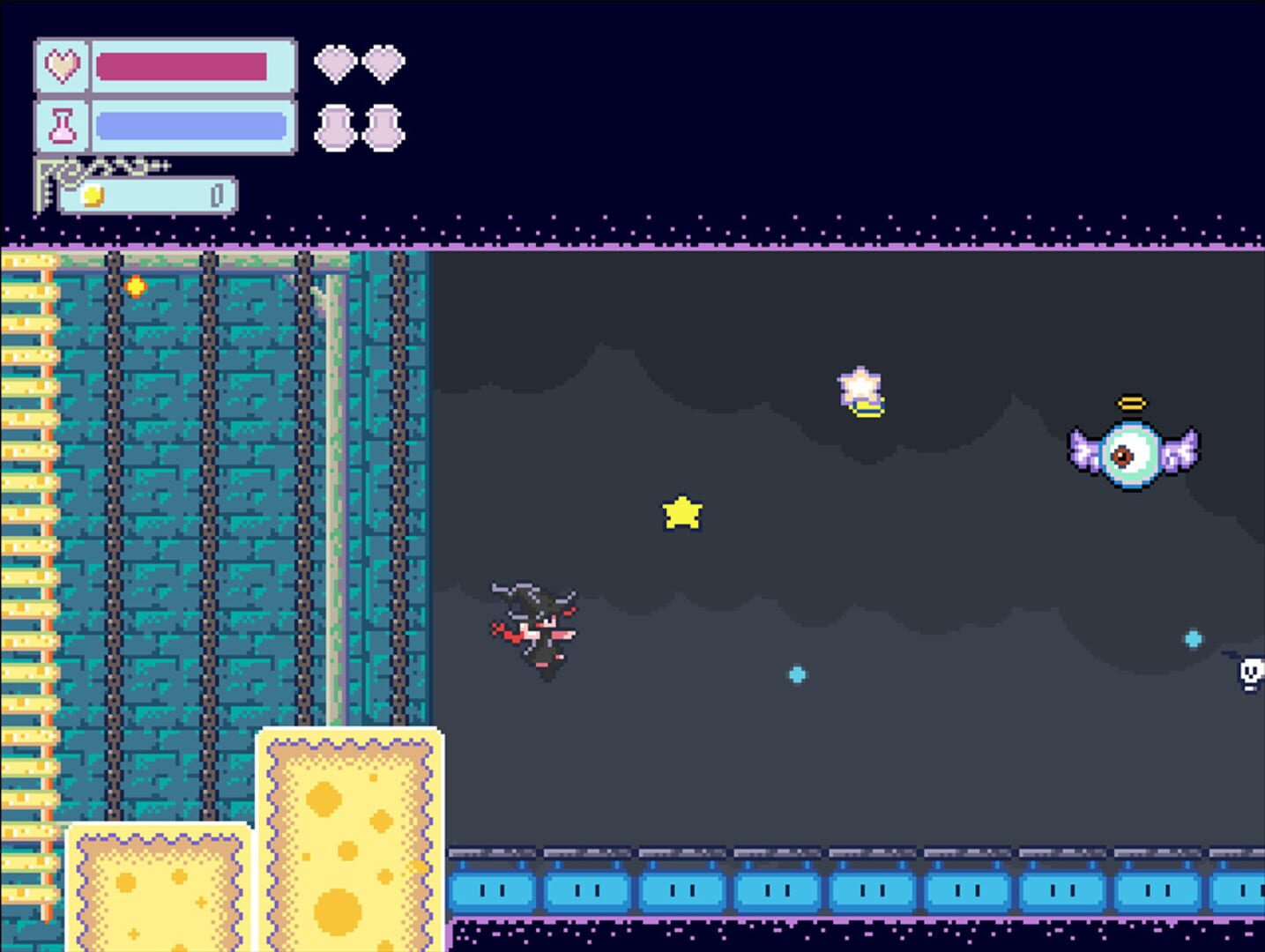Image resolution: width=1265 pixels, height=952 pixels.
Task: Select the orange gem near the top of the wall
Action: click(137, 285)
